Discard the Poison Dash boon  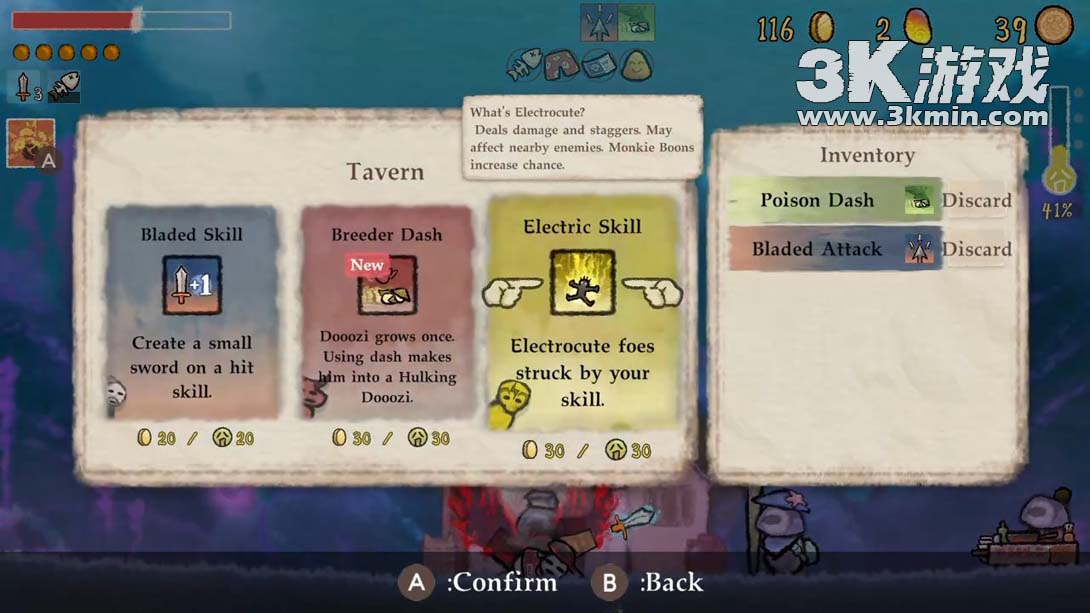click(x=976, y=200)
